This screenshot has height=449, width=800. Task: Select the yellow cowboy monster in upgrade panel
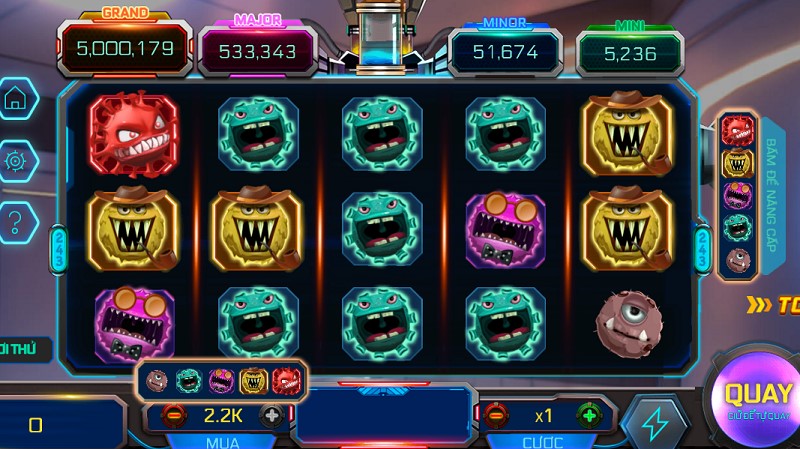click(x=738, y=163)
